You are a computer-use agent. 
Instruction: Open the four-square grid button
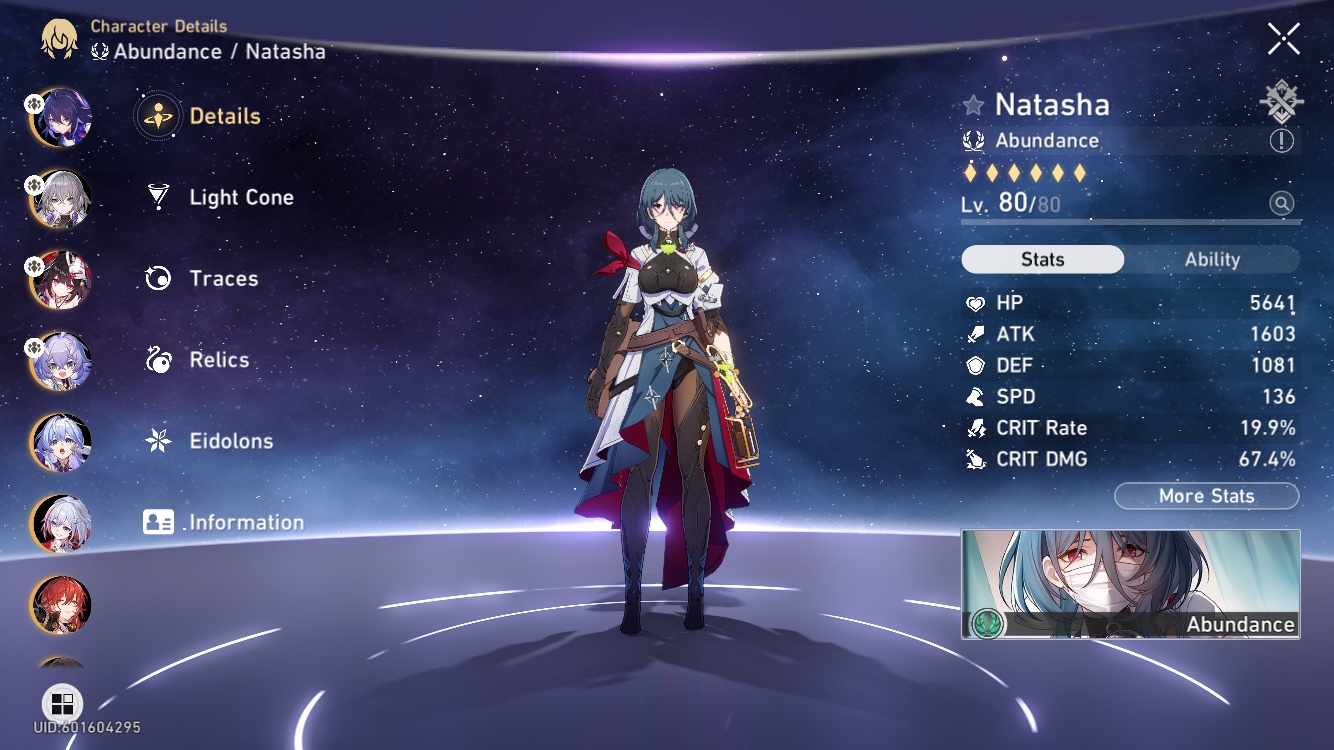pos(62,703)
